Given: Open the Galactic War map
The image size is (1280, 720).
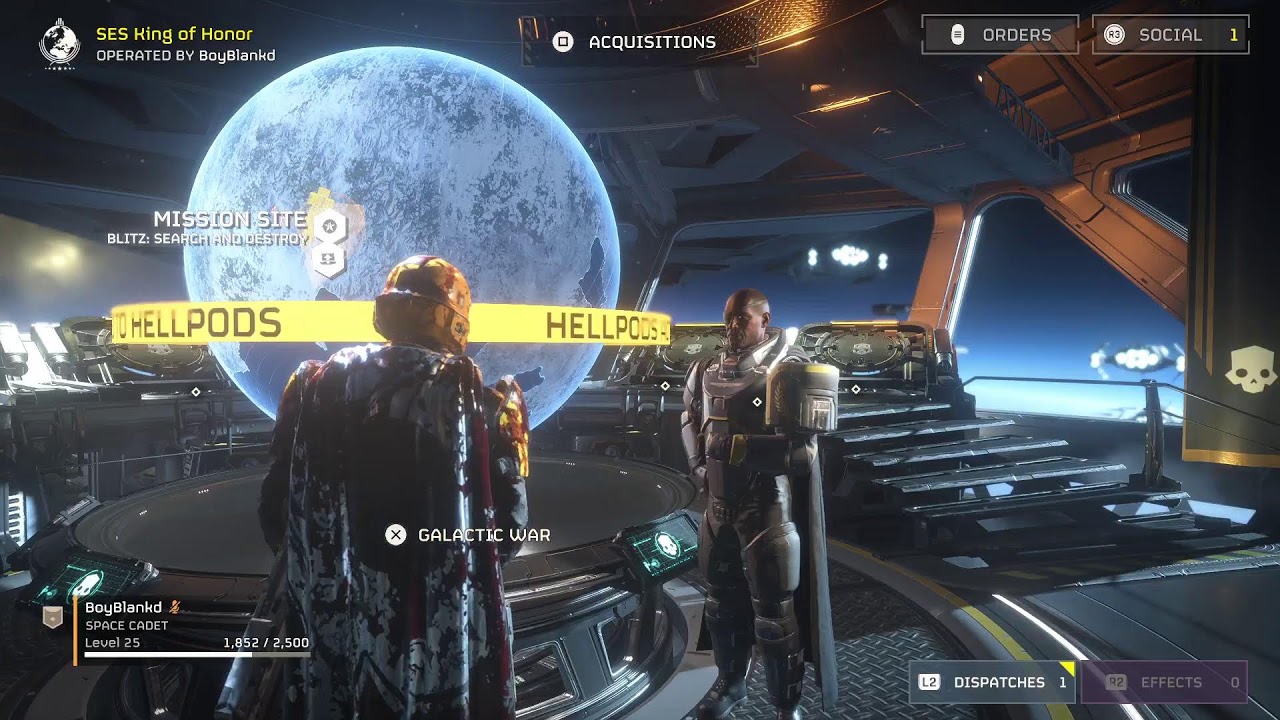Looking at the screenshot, I should 468,535.
